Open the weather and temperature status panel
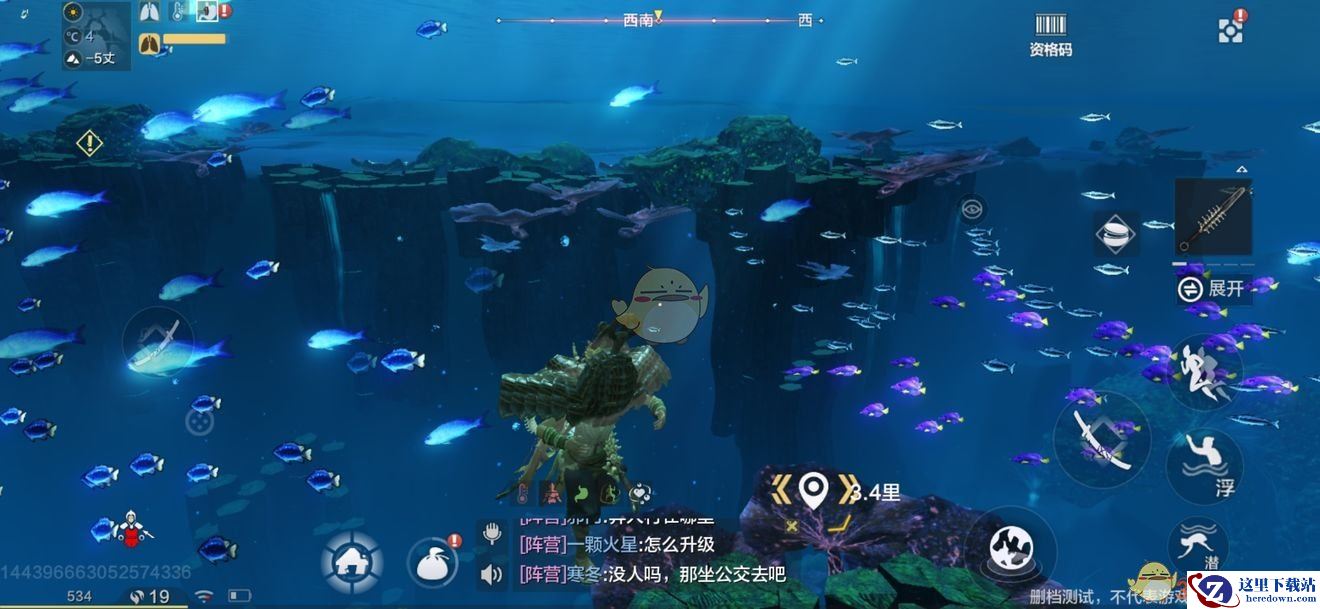Image resolution: width=1320 pixels, height=609 pixels. point(96,36)
